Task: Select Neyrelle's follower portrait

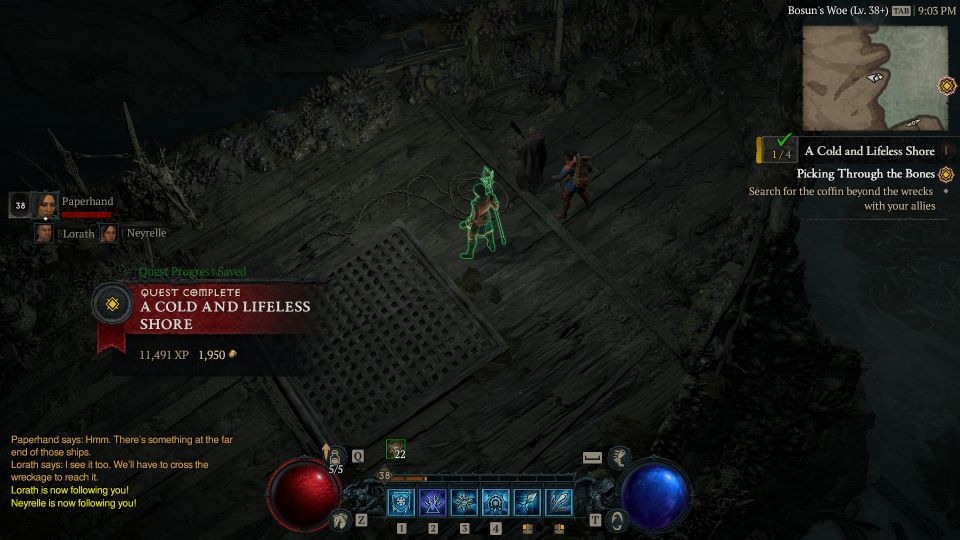Action: 108,233
